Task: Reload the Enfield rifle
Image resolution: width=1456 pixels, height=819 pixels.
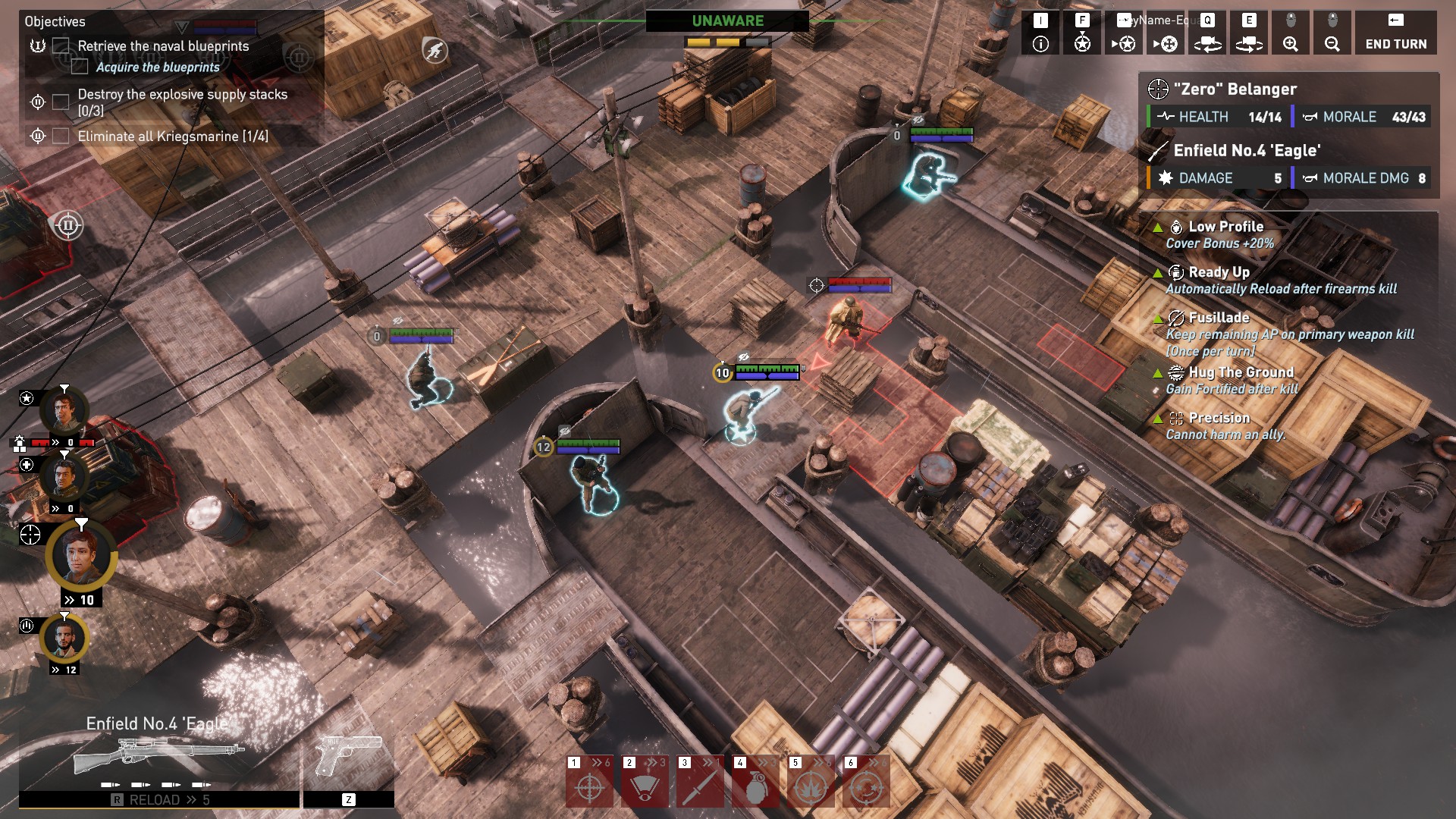Action: click(x=159, y=800)
